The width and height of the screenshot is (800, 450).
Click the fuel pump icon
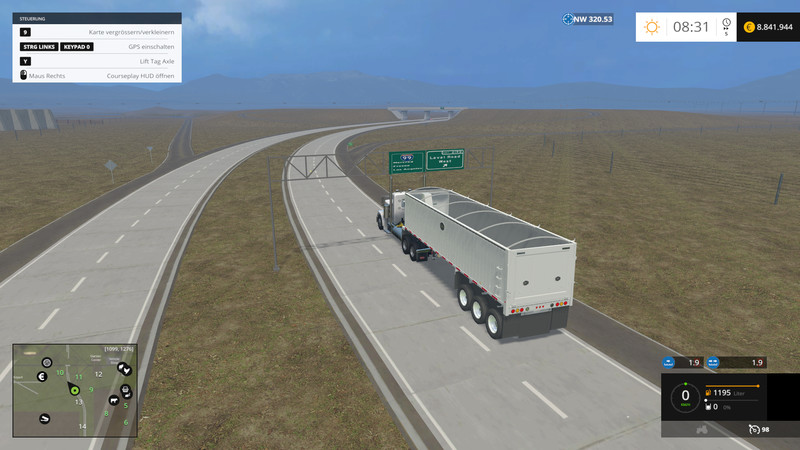click(x=709, y=393)
